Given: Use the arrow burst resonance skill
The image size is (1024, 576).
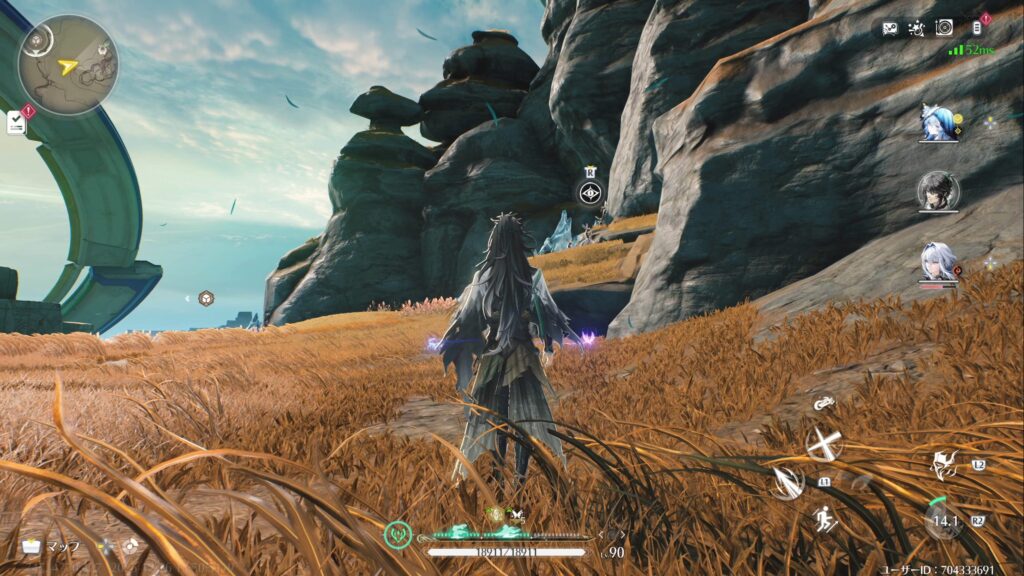Looking at the screenshot, I should (x=787, y=483).
